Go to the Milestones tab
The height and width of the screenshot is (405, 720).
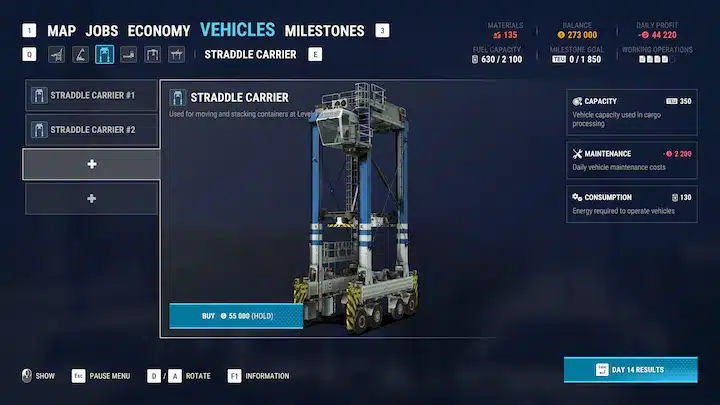coord(324,31)
